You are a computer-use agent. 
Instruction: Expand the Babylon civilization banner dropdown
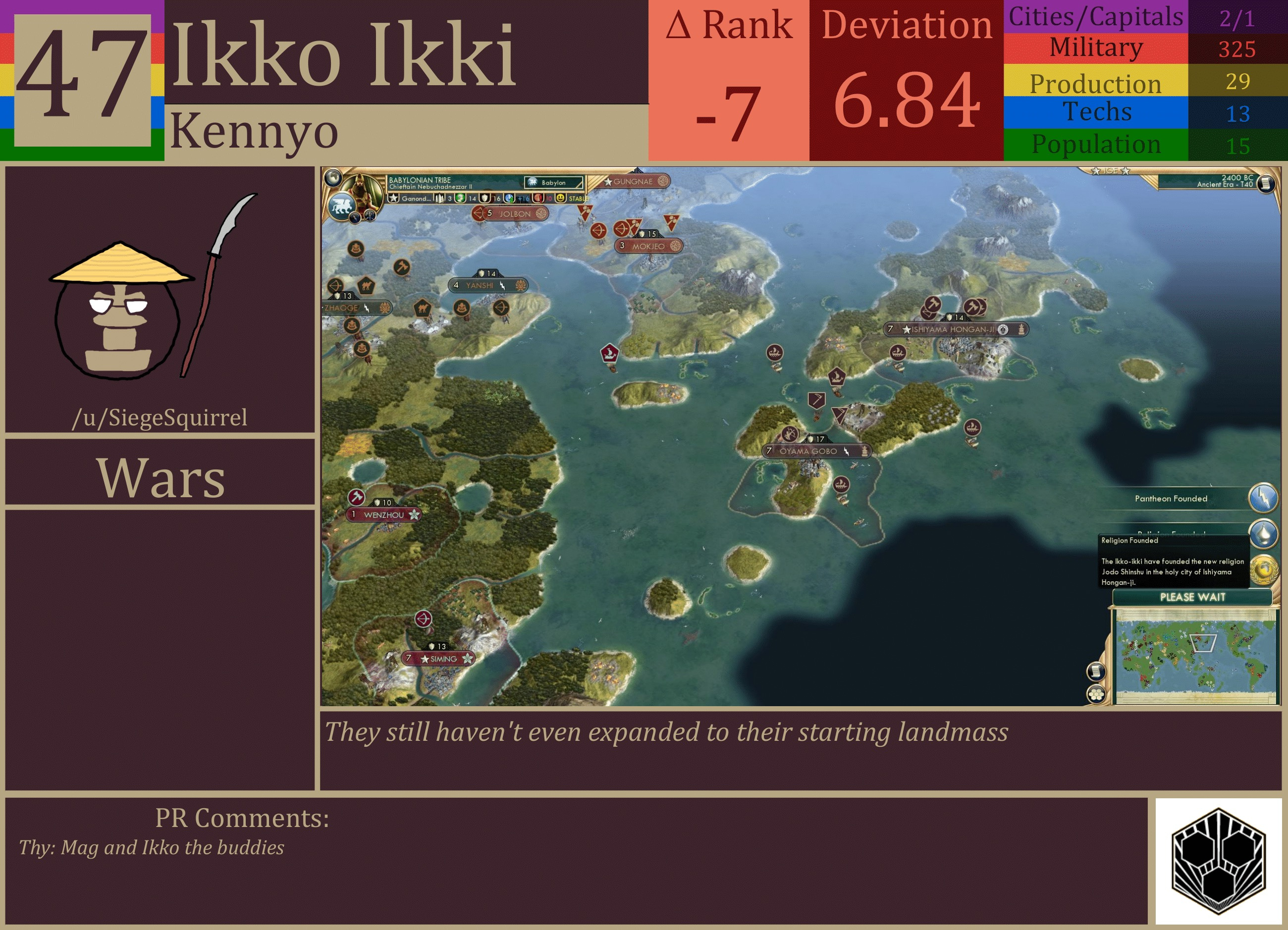(553, 183)
